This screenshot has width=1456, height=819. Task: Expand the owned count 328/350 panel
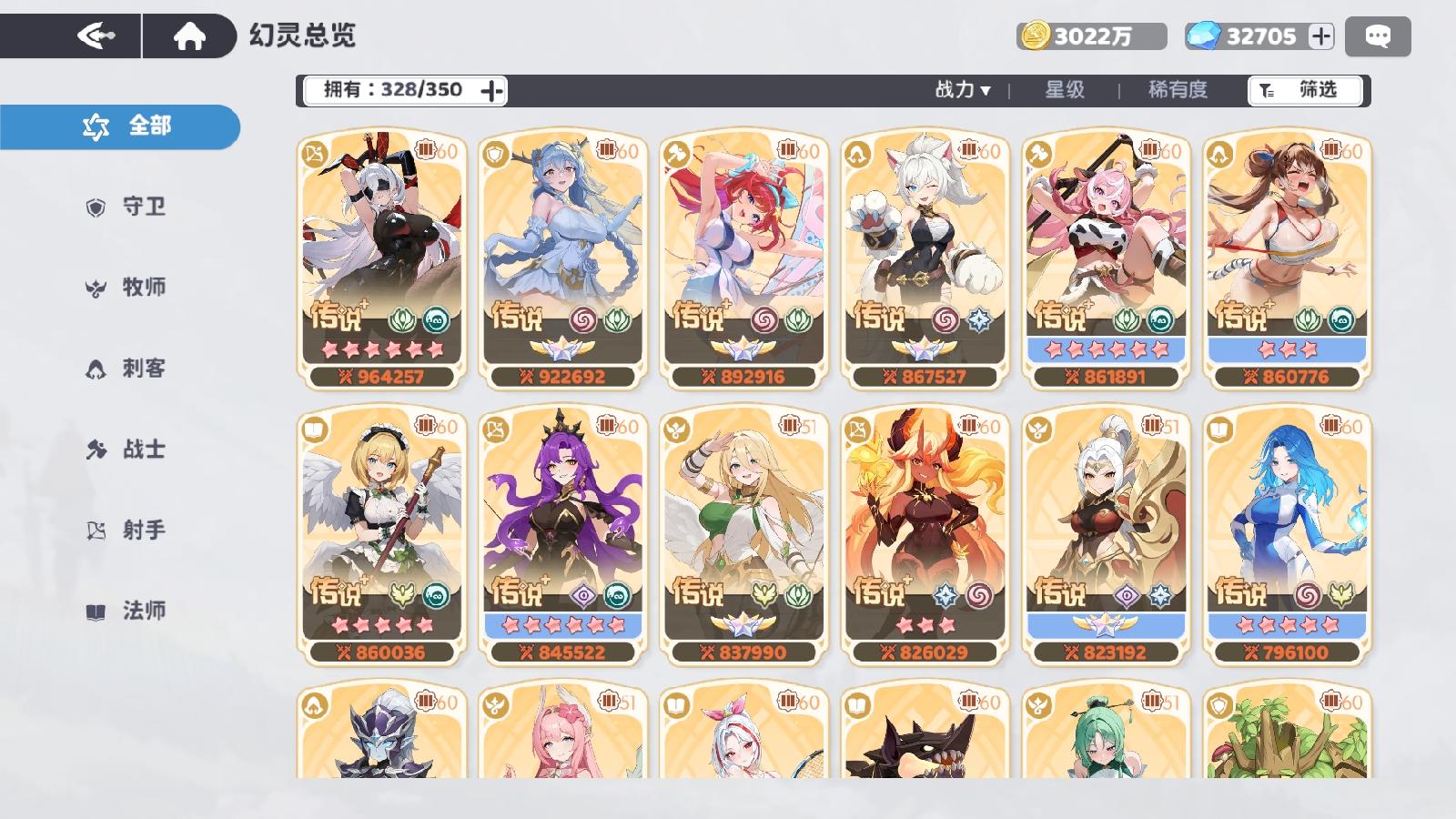pos(492,90)
